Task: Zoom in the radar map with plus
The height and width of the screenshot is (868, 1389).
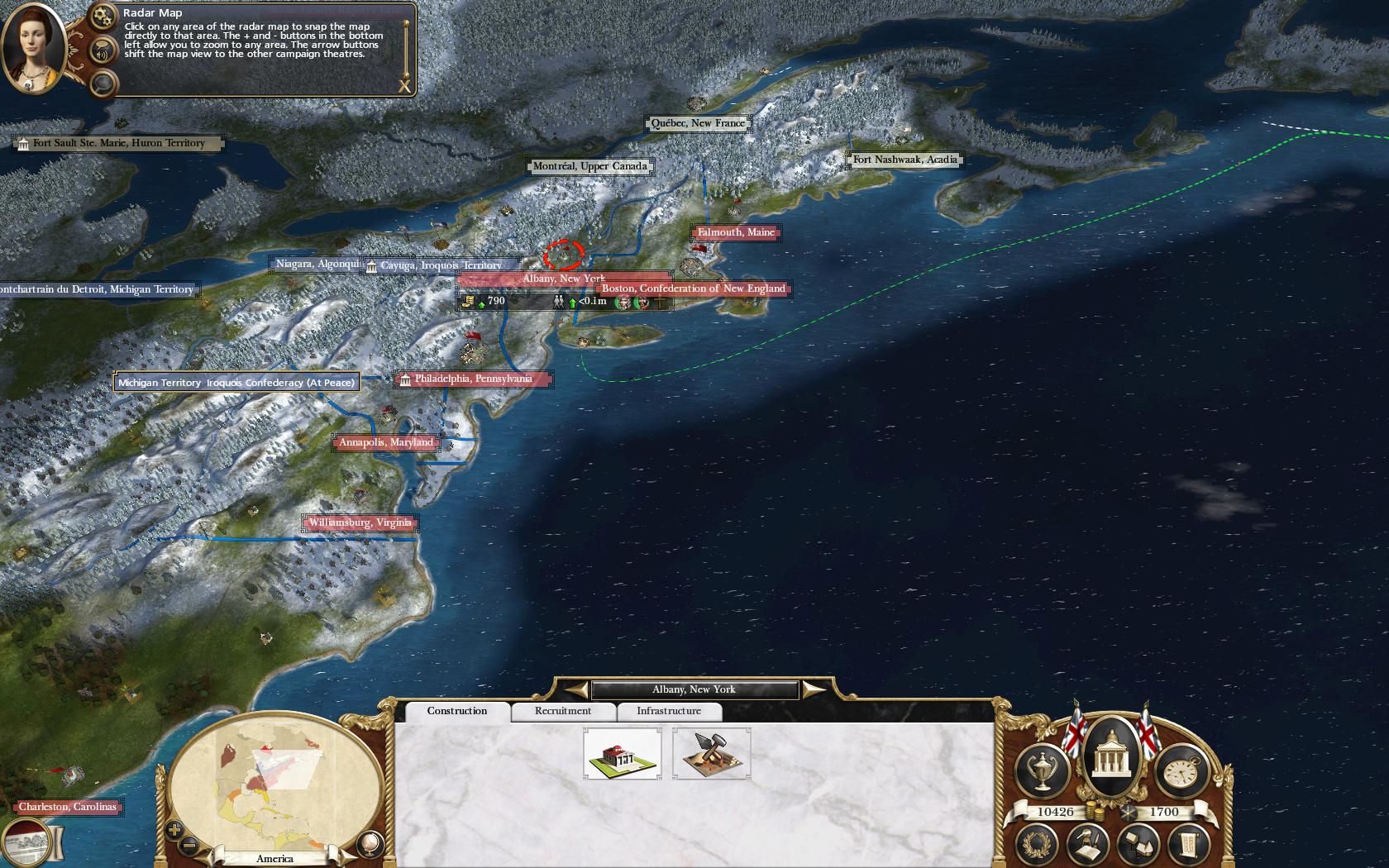Action: (174, 830)
